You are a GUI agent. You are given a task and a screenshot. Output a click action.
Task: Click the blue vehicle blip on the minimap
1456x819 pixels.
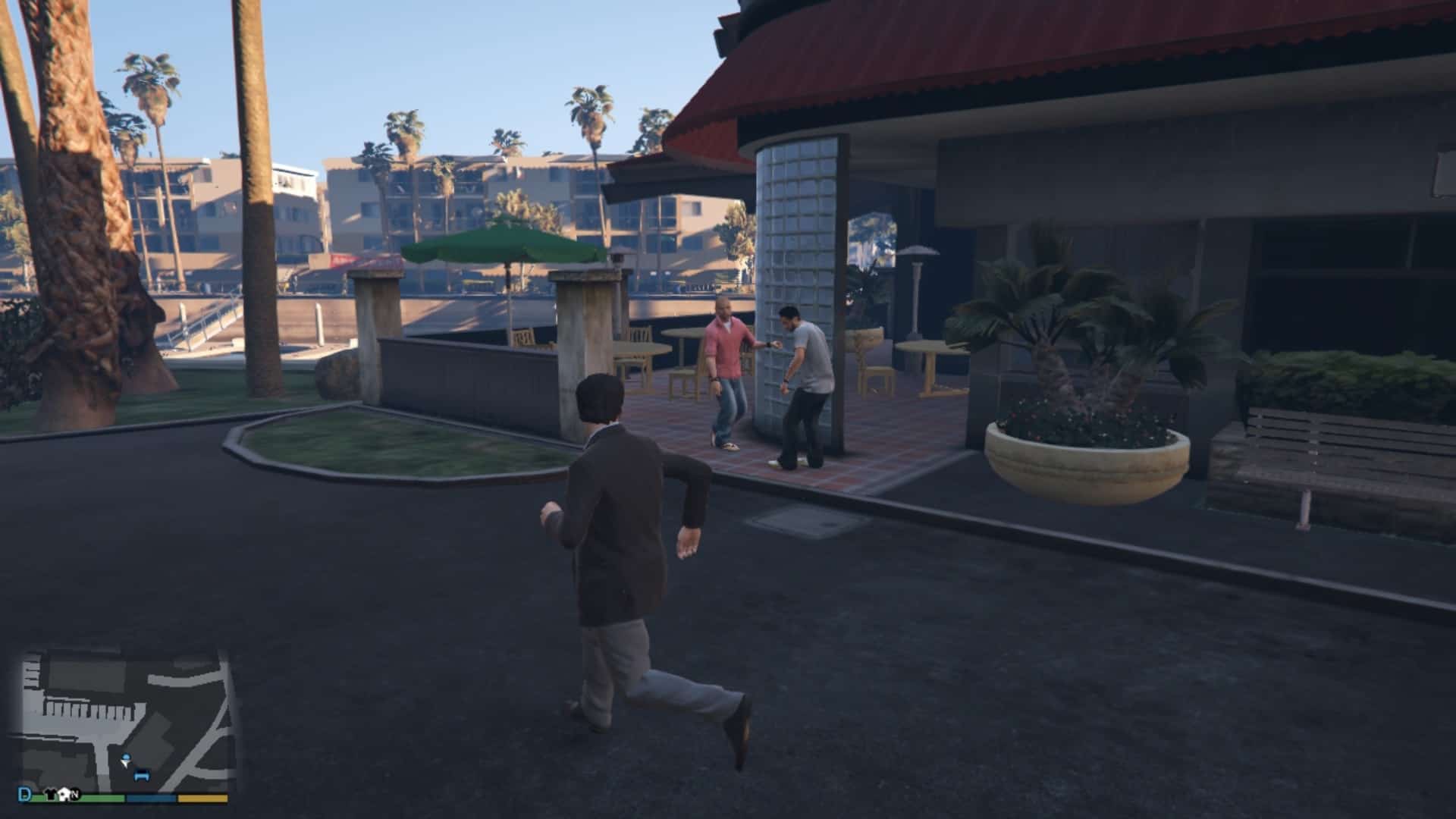pos(142,776)
